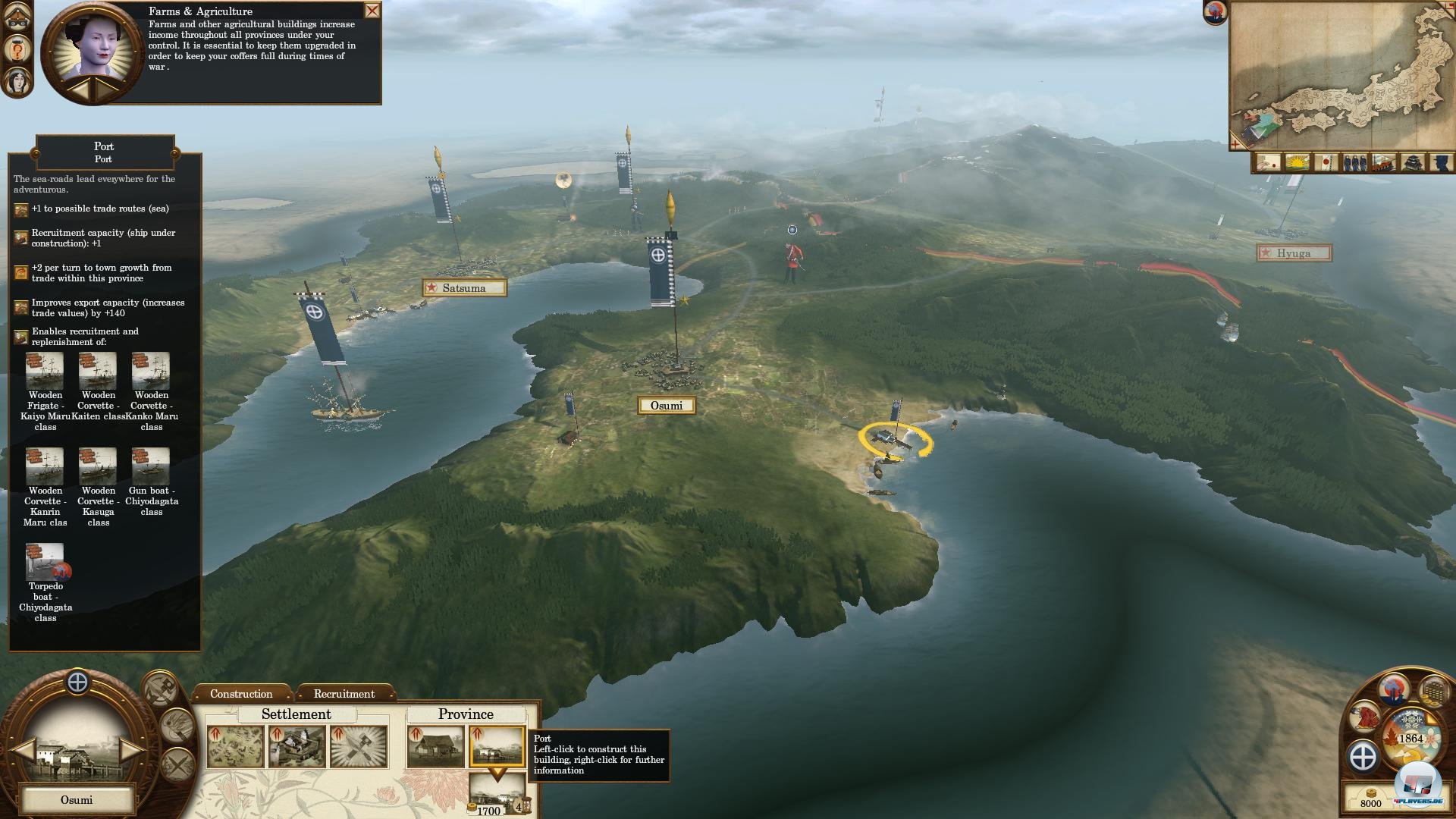Select the castle building under Settlement

pos(297,746)
